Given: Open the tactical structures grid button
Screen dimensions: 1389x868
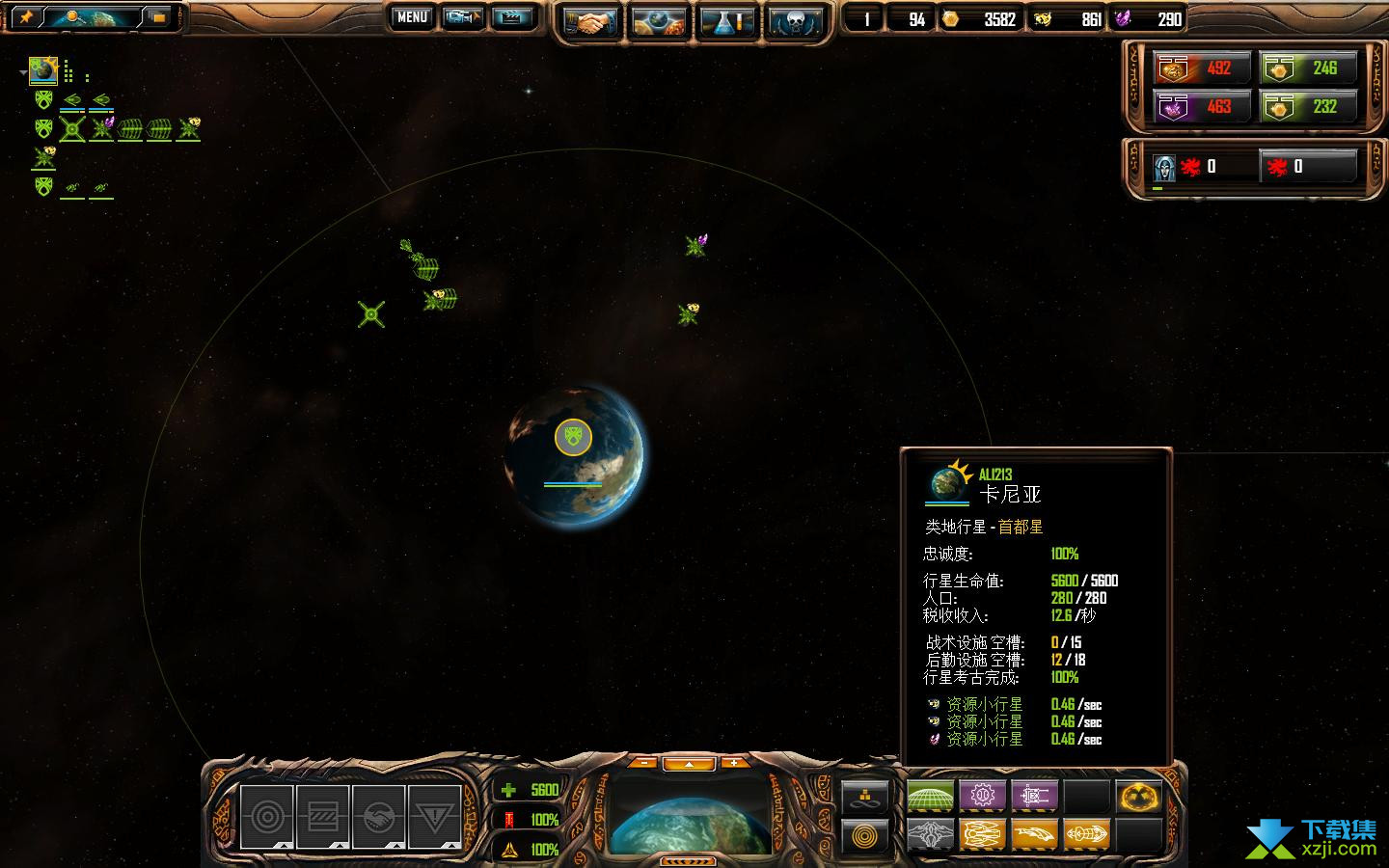Looking at the screenshot, I should click(930, 797).
